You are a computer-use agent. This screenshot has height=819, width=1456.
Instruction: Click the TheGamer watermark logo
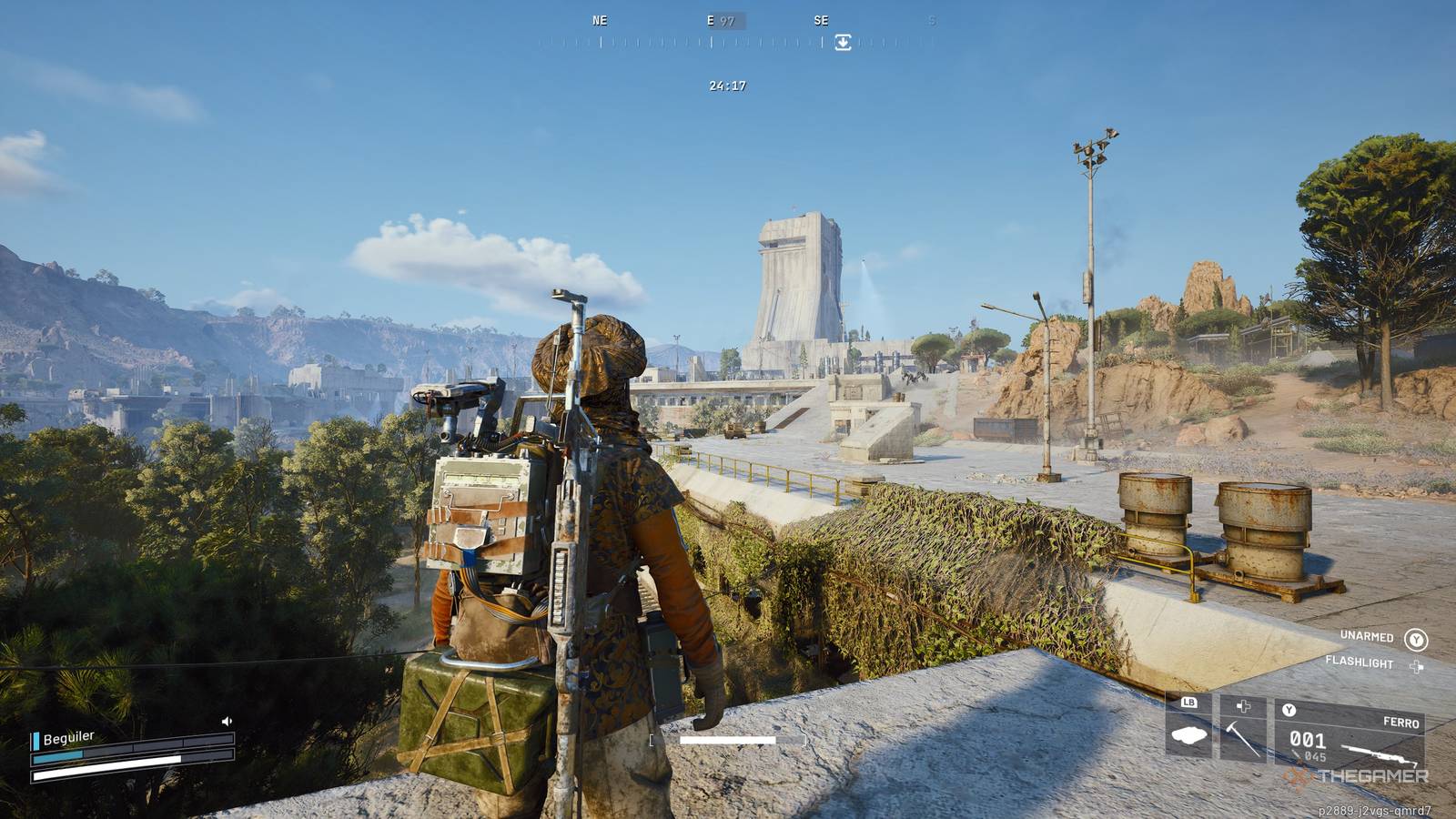click(1356, 775)
